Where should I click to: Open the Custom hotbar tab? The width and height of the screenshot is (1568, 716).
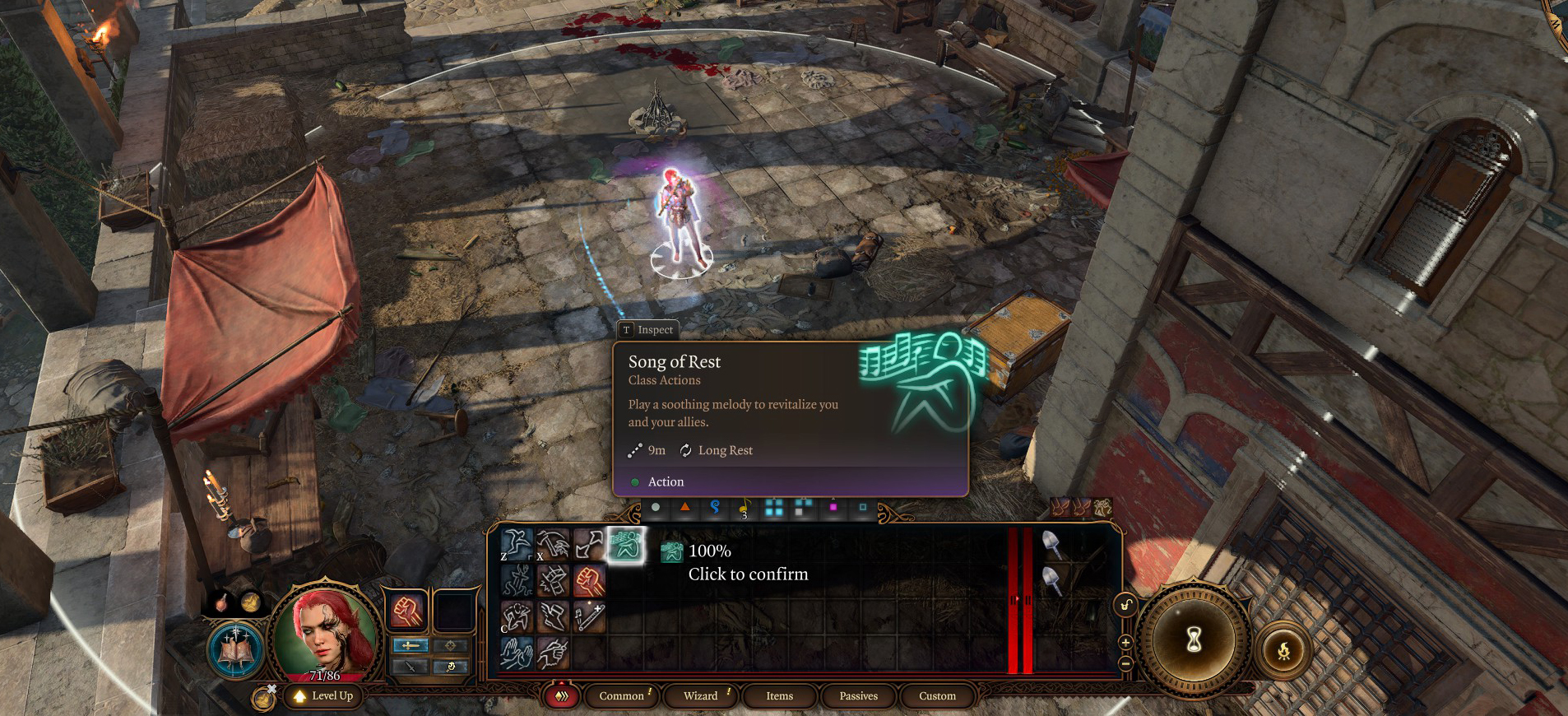[x=937, y=695]
